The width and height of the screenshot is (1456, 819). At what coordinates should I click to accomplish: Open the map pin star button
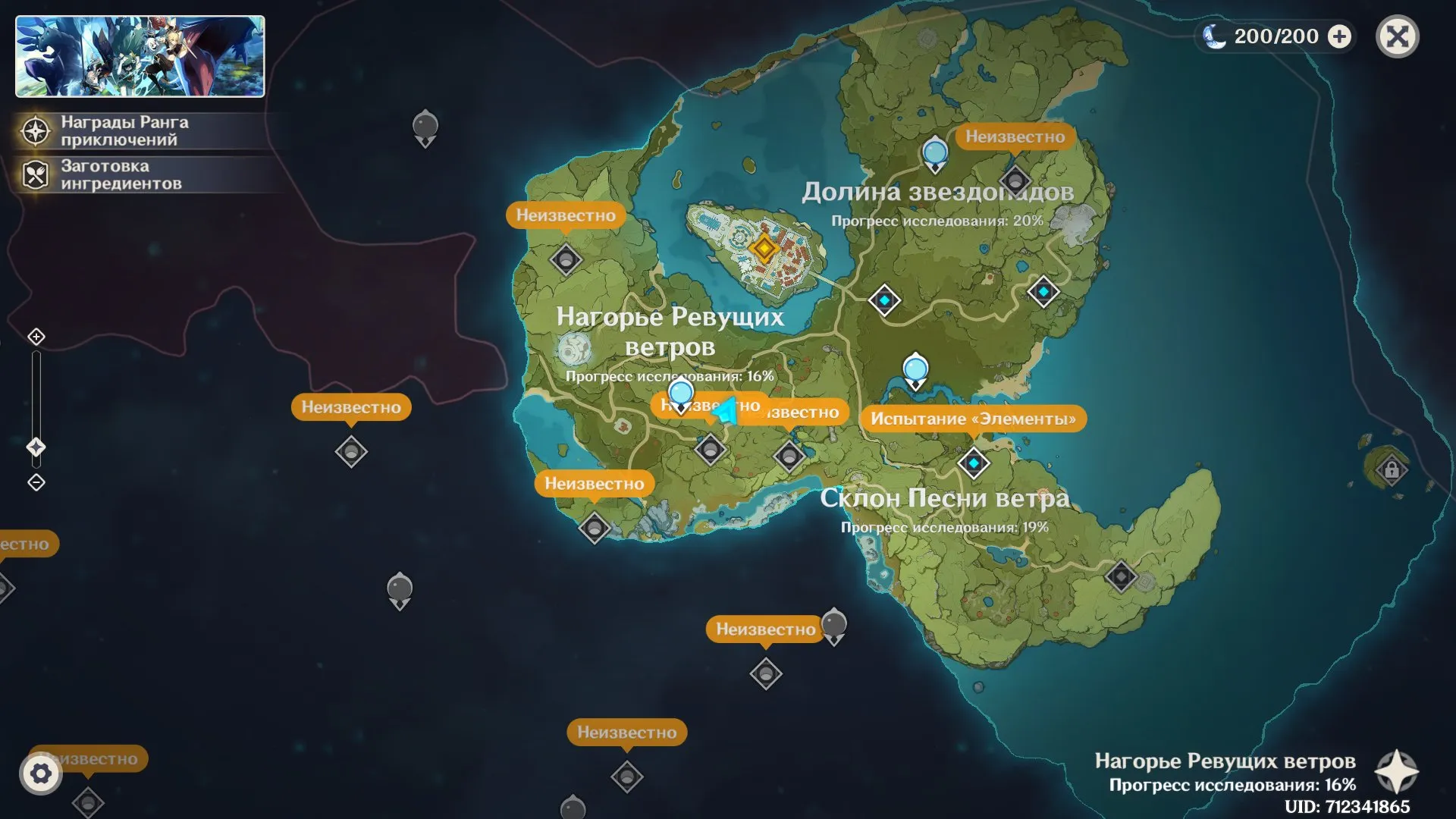[1396, 772]
